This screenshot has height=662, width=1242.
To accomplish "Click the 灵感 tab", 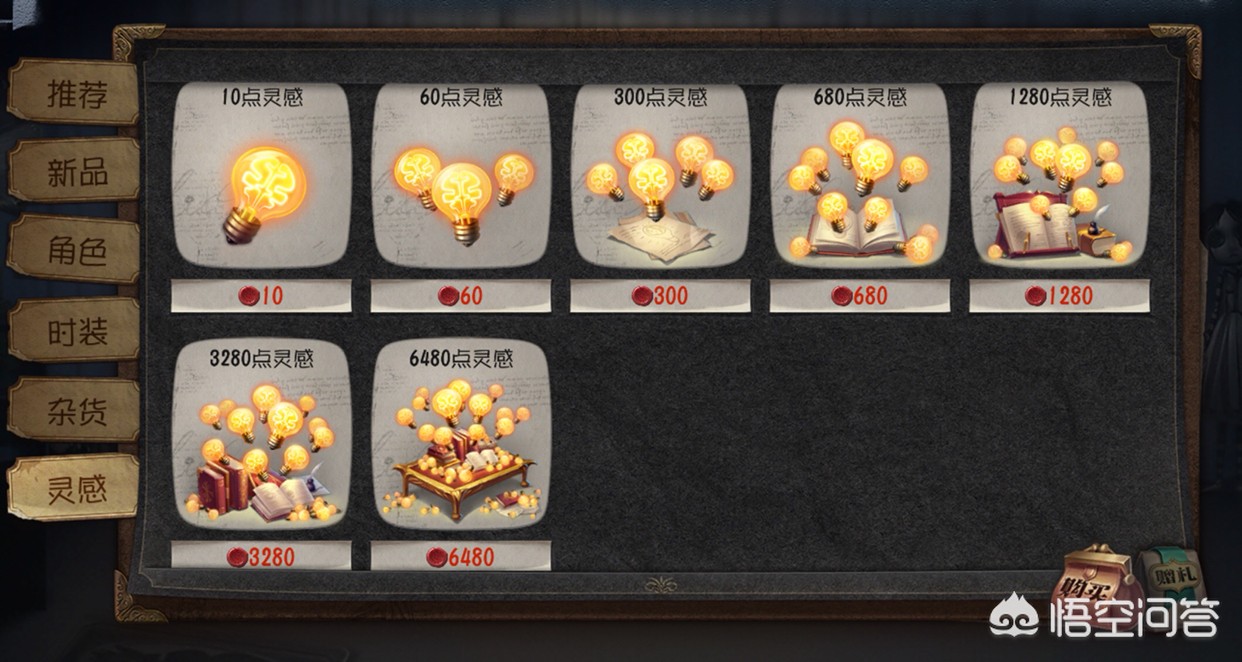I will 76,489.
